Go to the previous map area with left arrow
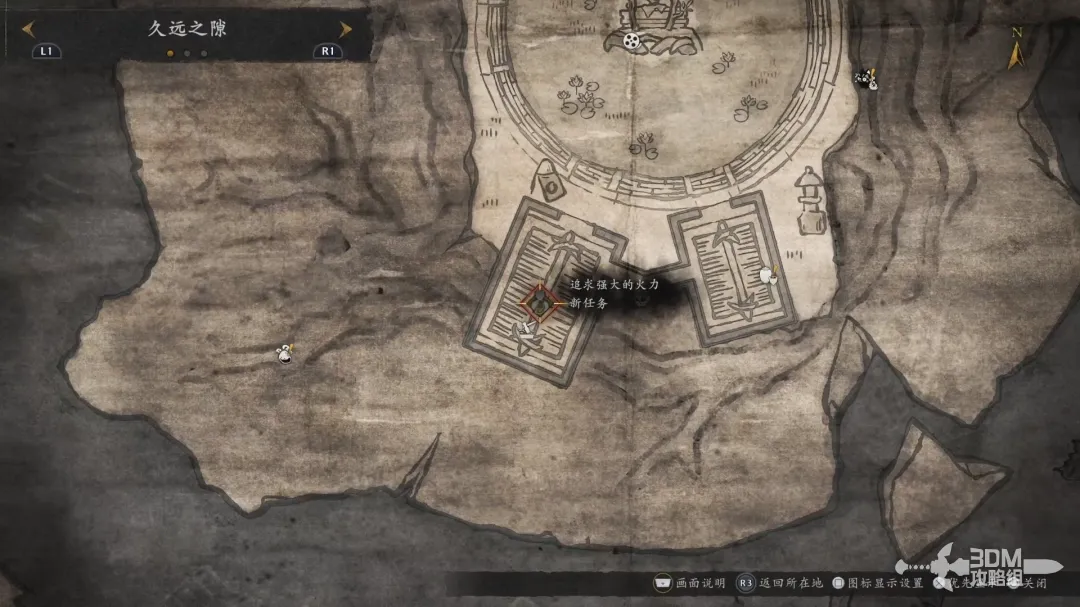The image size is (1080, 607). [x=28, y=30]
